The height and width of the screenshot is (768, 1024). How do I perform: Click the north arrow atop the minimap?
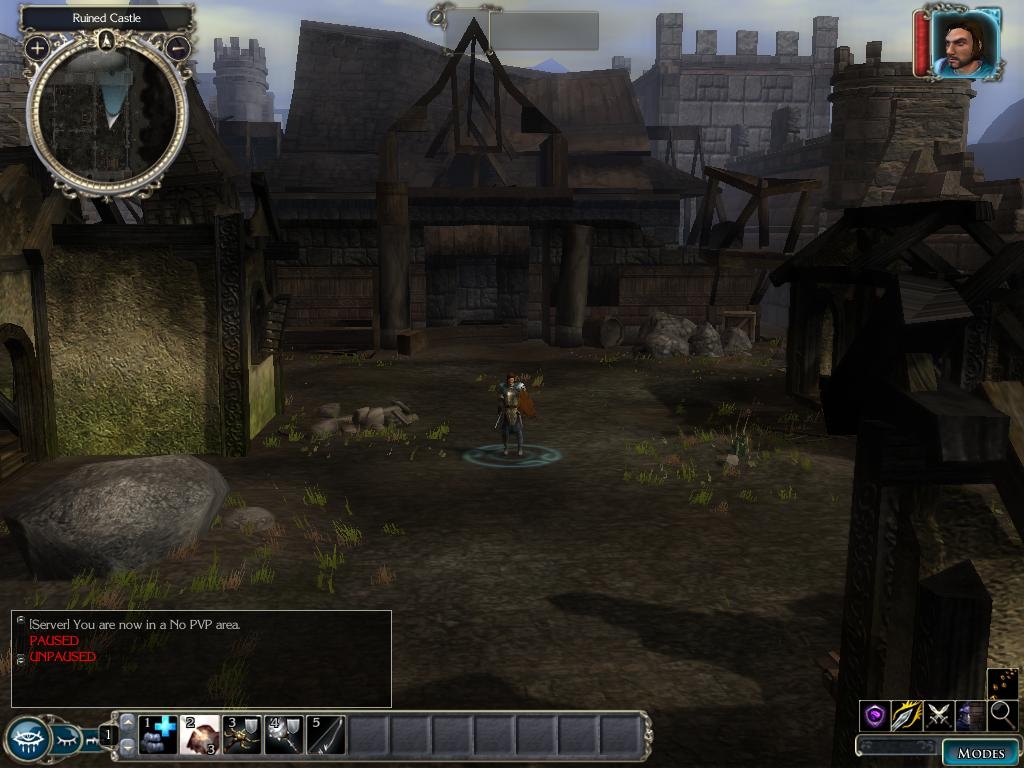coord(107,40)
